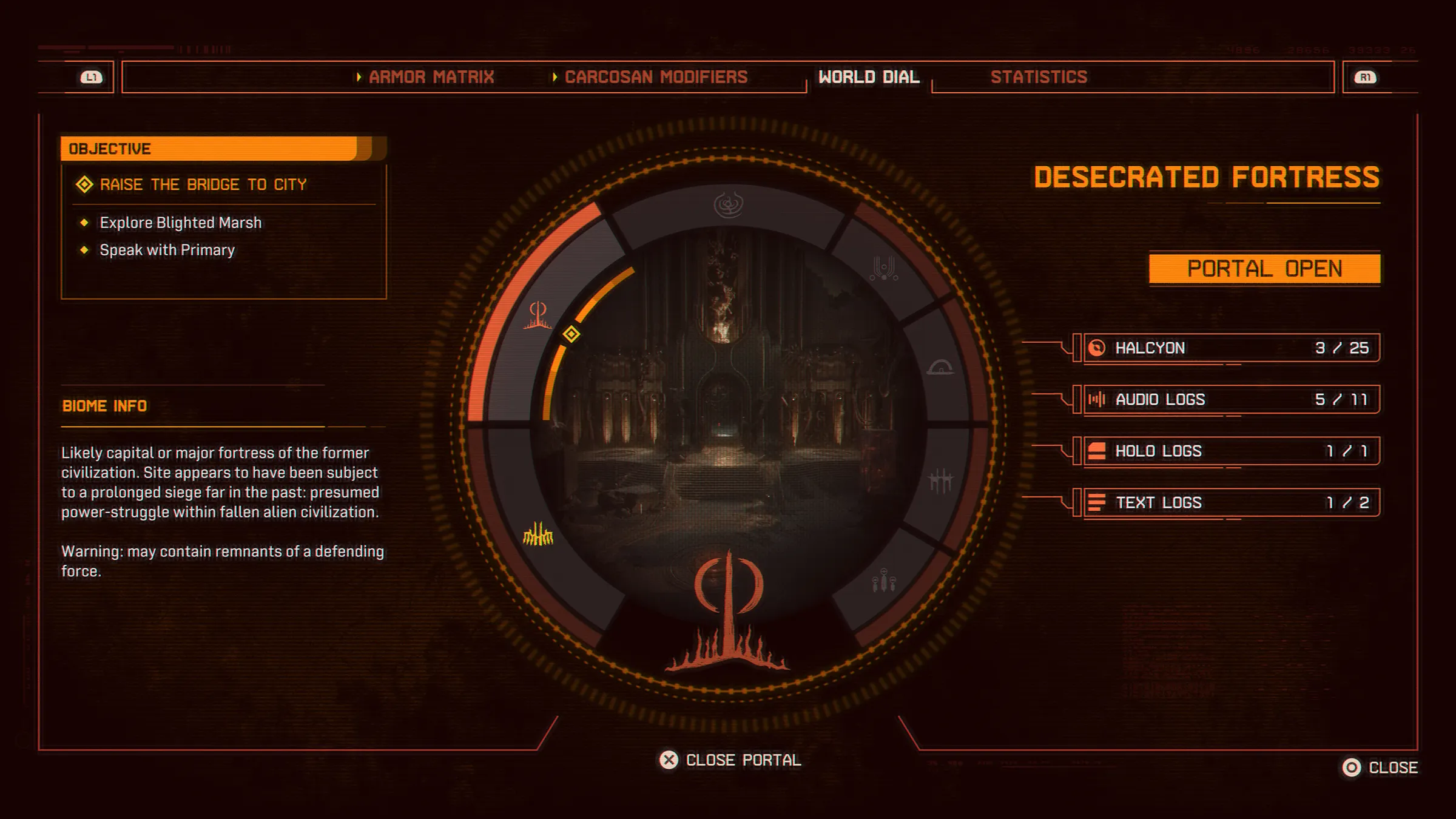The width and height of the screenshot is (1456, 819).
Task: Show the Statistics tab
Action: click(x=1039, y=77)
